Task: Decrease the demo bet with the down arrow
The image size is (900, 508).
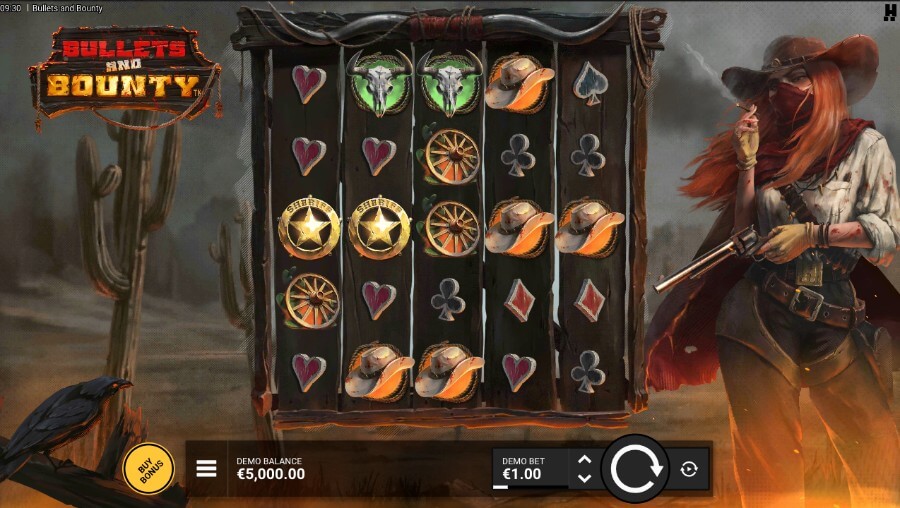Action: (585, 477)
